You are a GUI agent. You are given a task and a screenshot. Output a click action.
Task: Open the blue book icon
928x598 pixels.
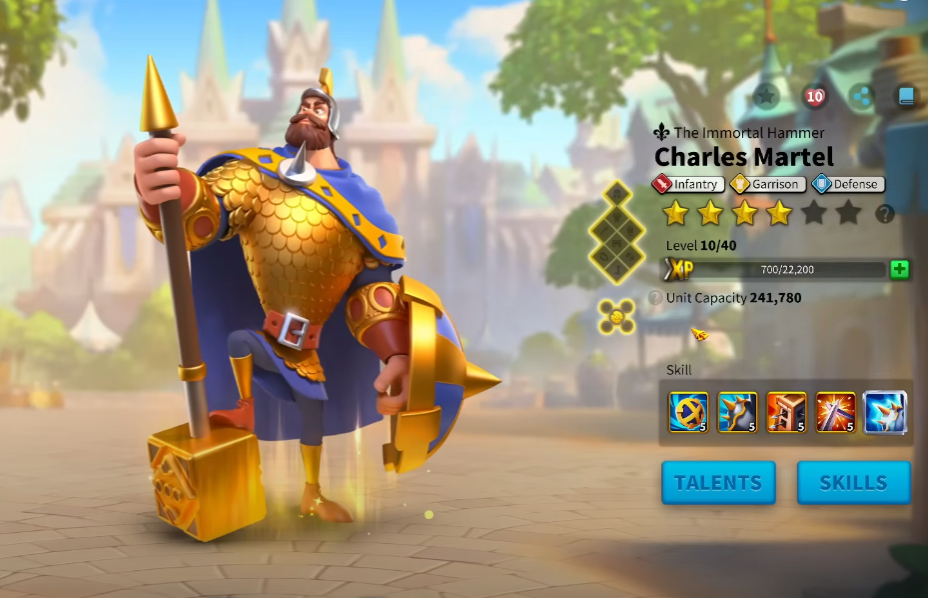[x=906, y=96]
